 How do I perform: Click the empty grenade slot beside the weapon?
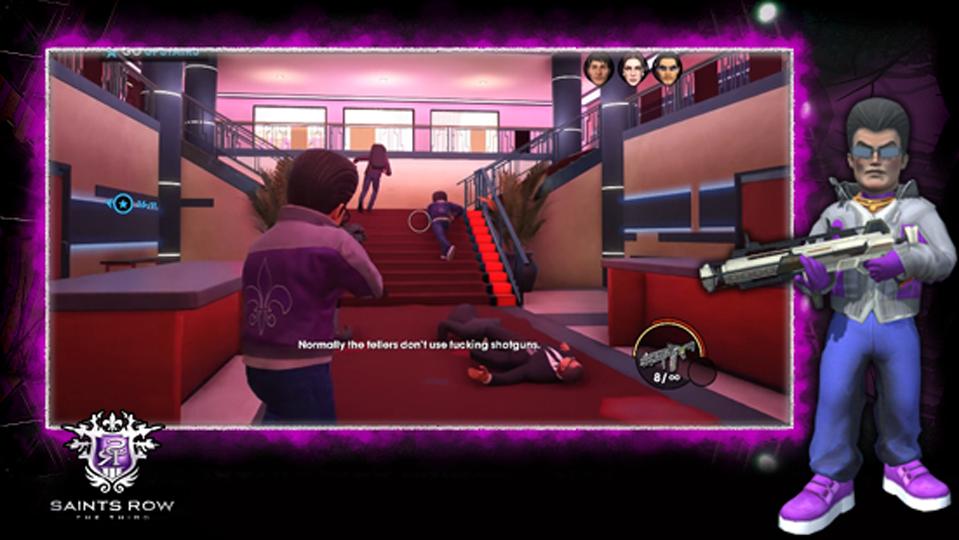pyautogui.click(x=704, y=374)
